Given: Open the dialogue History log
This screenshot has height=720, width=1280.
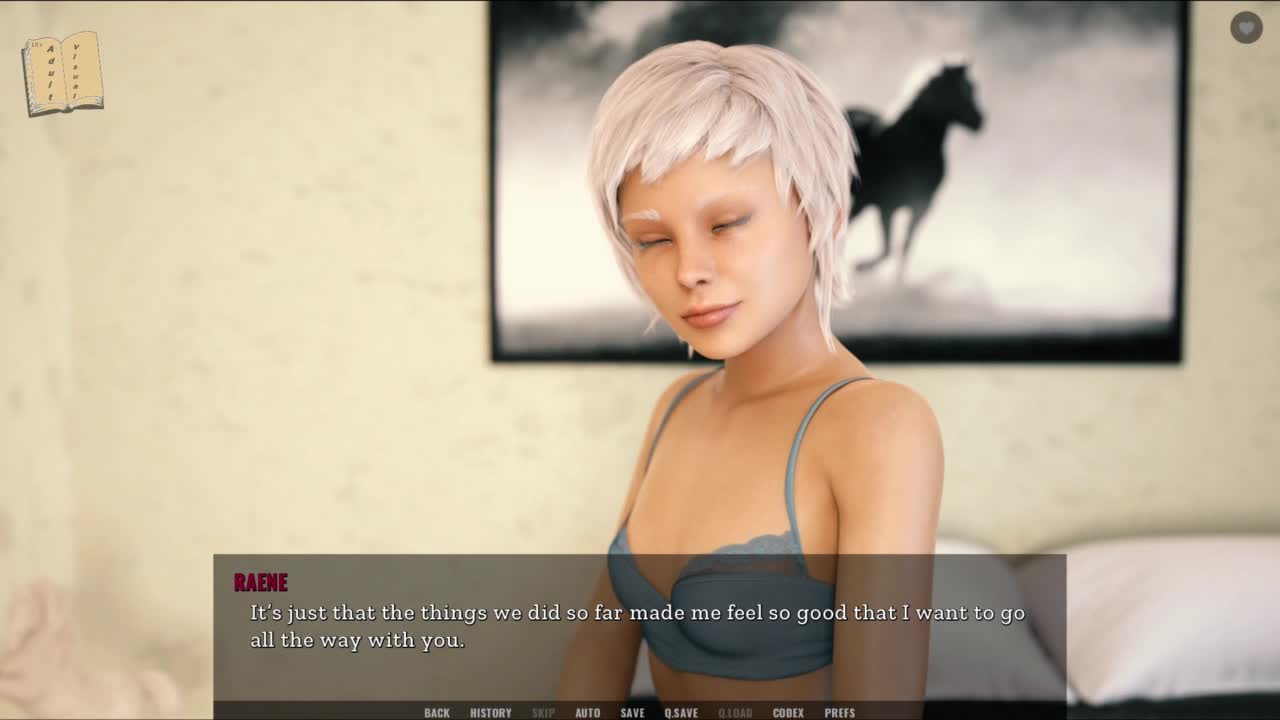Looking at the screenshot, I should 490,712.
